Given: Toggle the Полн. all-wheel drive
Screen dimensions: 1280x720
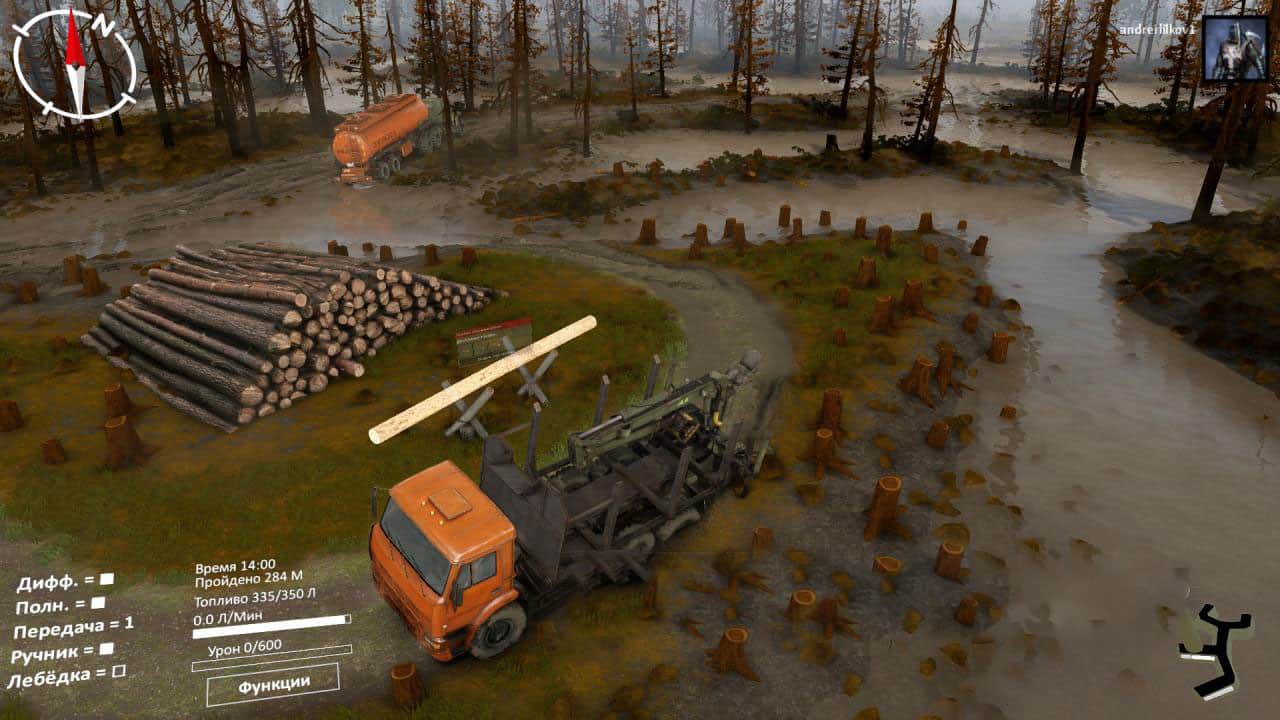Looking at the screenshot, I should click(98, 603).
